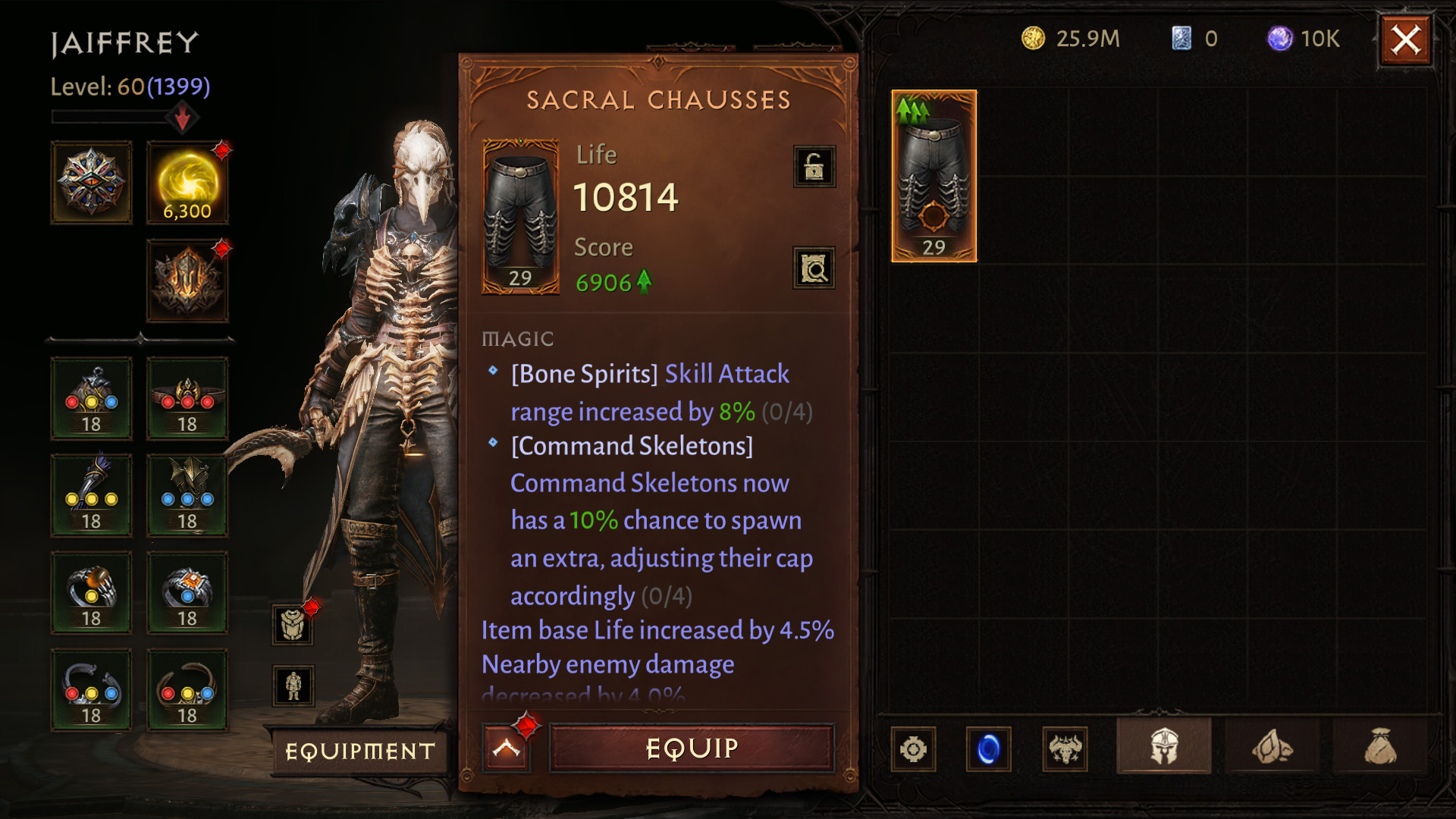Switch to the pouch materials tab

pos(1380,748)
